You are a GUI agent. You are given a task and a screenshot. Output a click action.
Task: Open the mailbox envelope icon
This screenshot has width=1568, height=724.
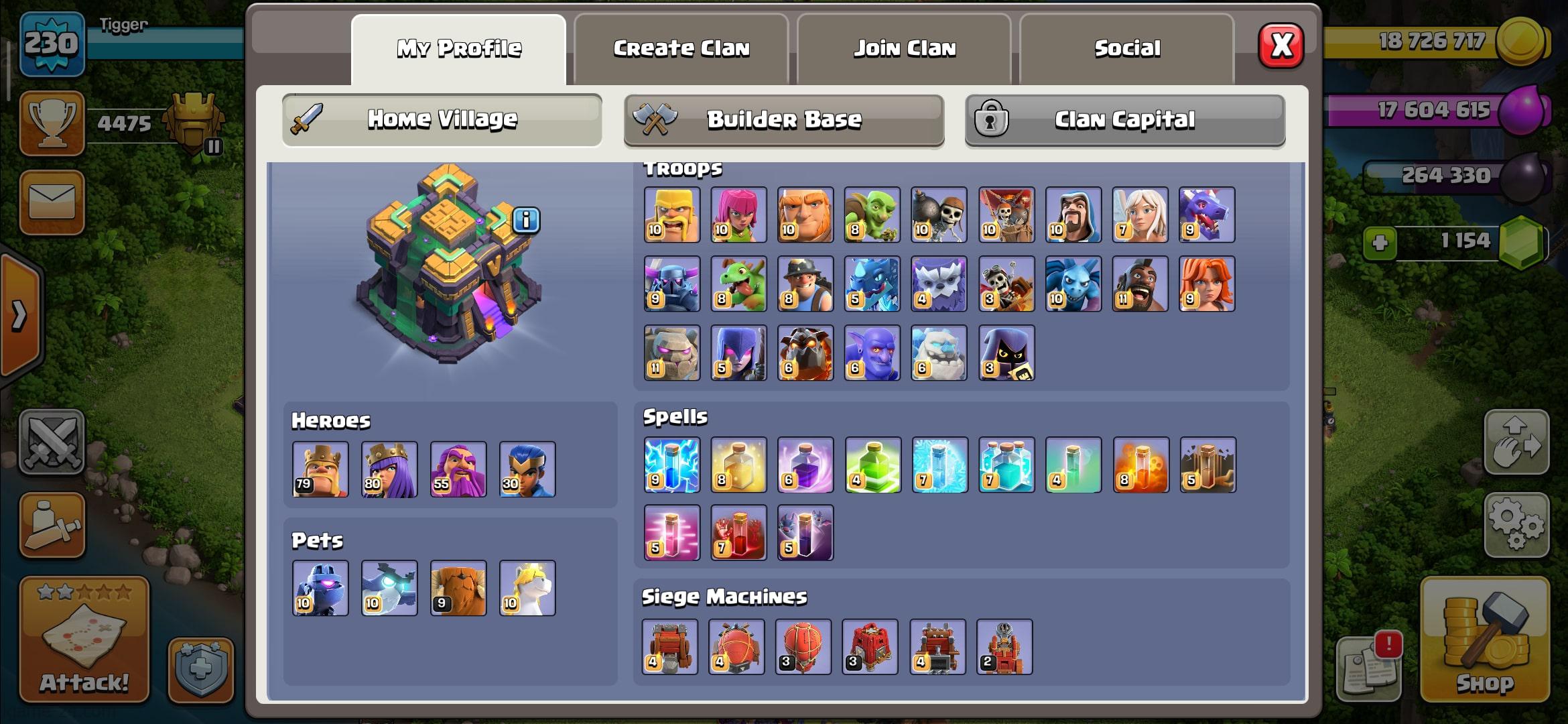click(52, 202)
